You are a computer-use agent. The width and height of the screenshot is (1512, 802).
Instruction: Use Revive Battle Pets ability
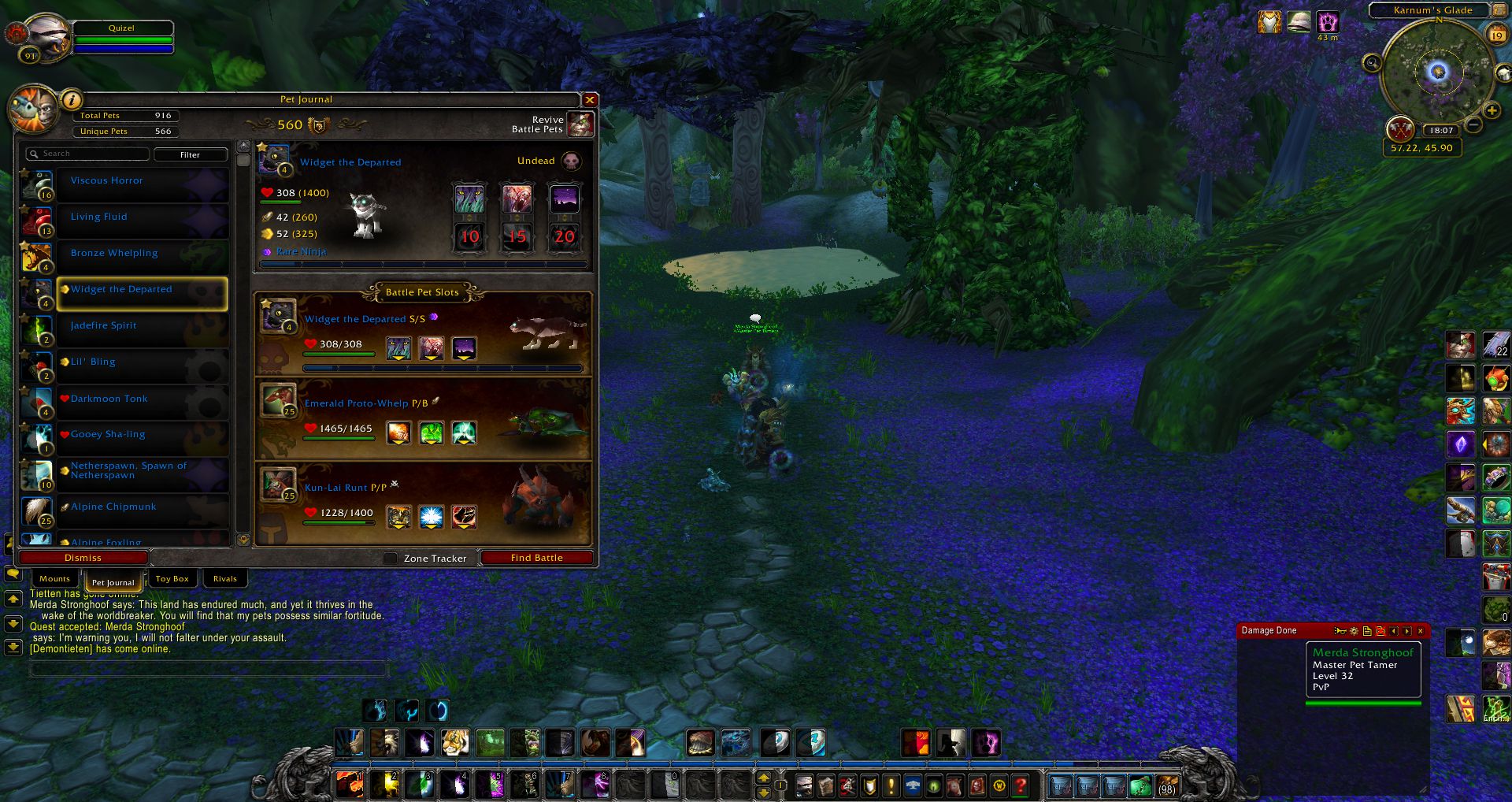click(x=580, y=124)
